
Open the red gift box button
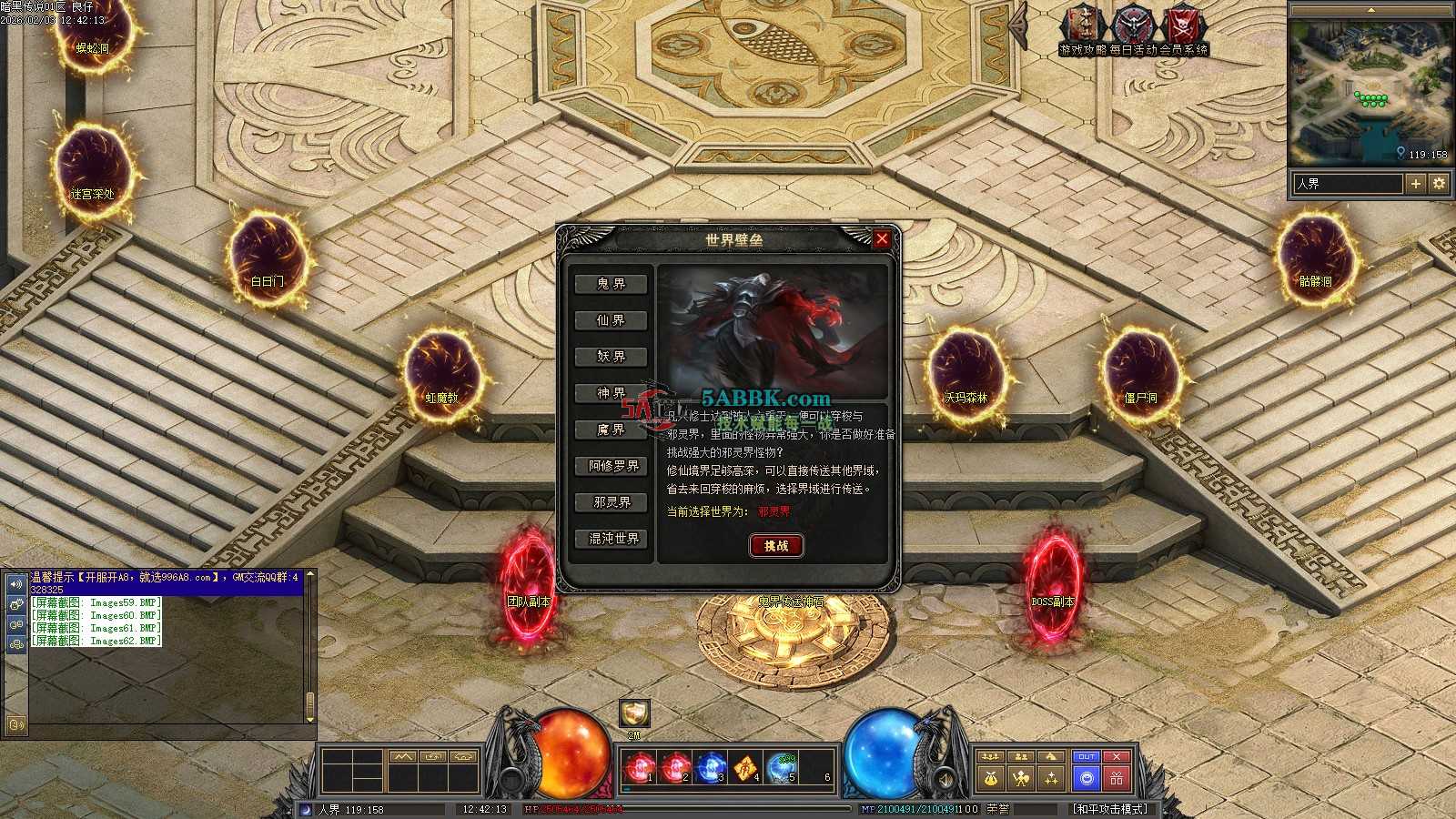(x=1117, y=778)
